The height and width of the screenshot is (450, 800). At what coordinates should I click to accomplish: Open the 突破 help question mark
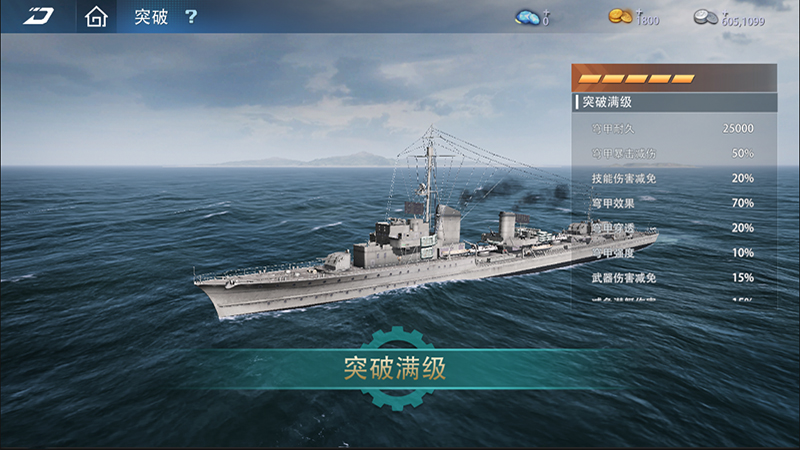[x=191, y=17]
